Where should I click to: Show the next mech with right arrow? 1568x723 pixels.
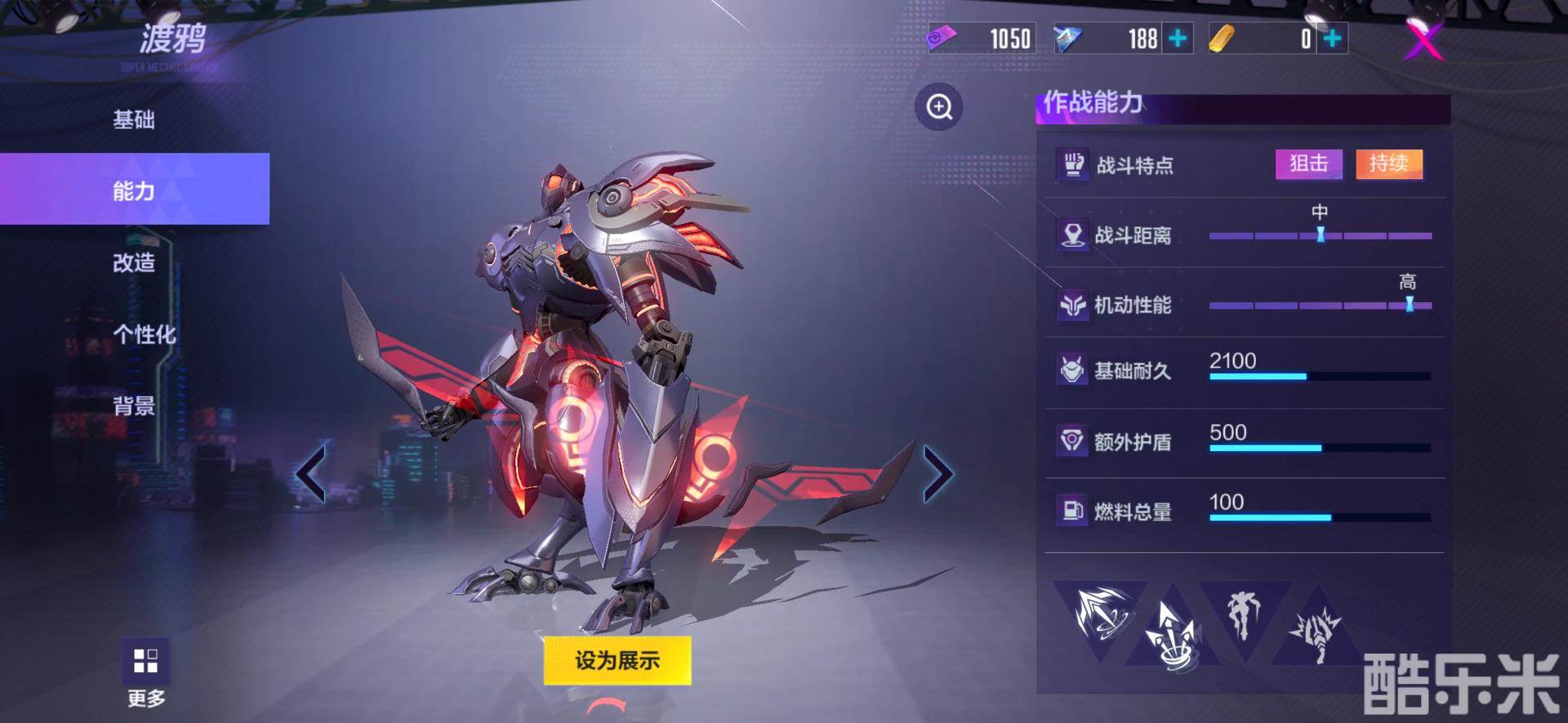(x=938, y=473)
